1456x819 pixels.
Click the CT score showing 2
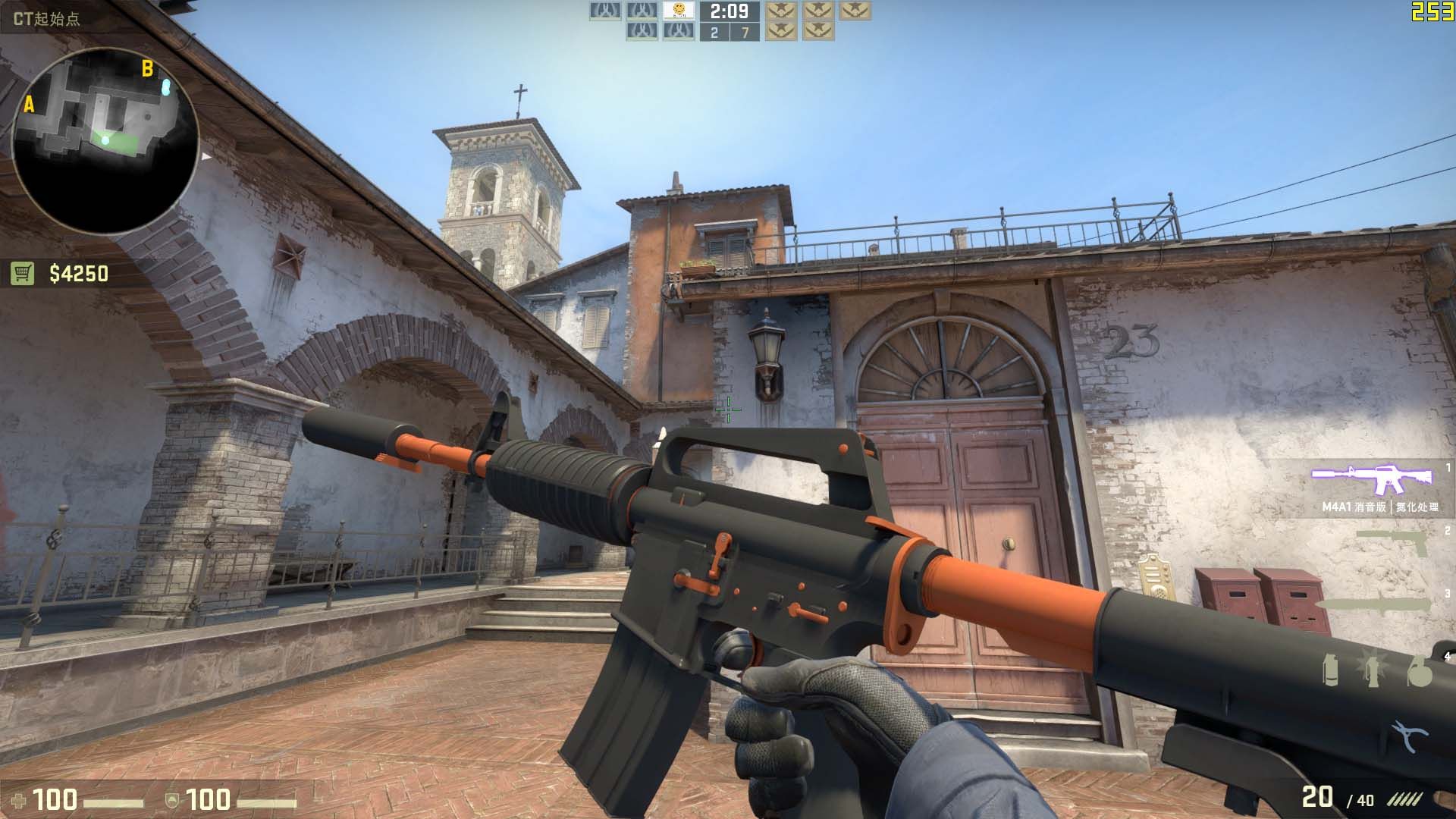pos(715,32)
